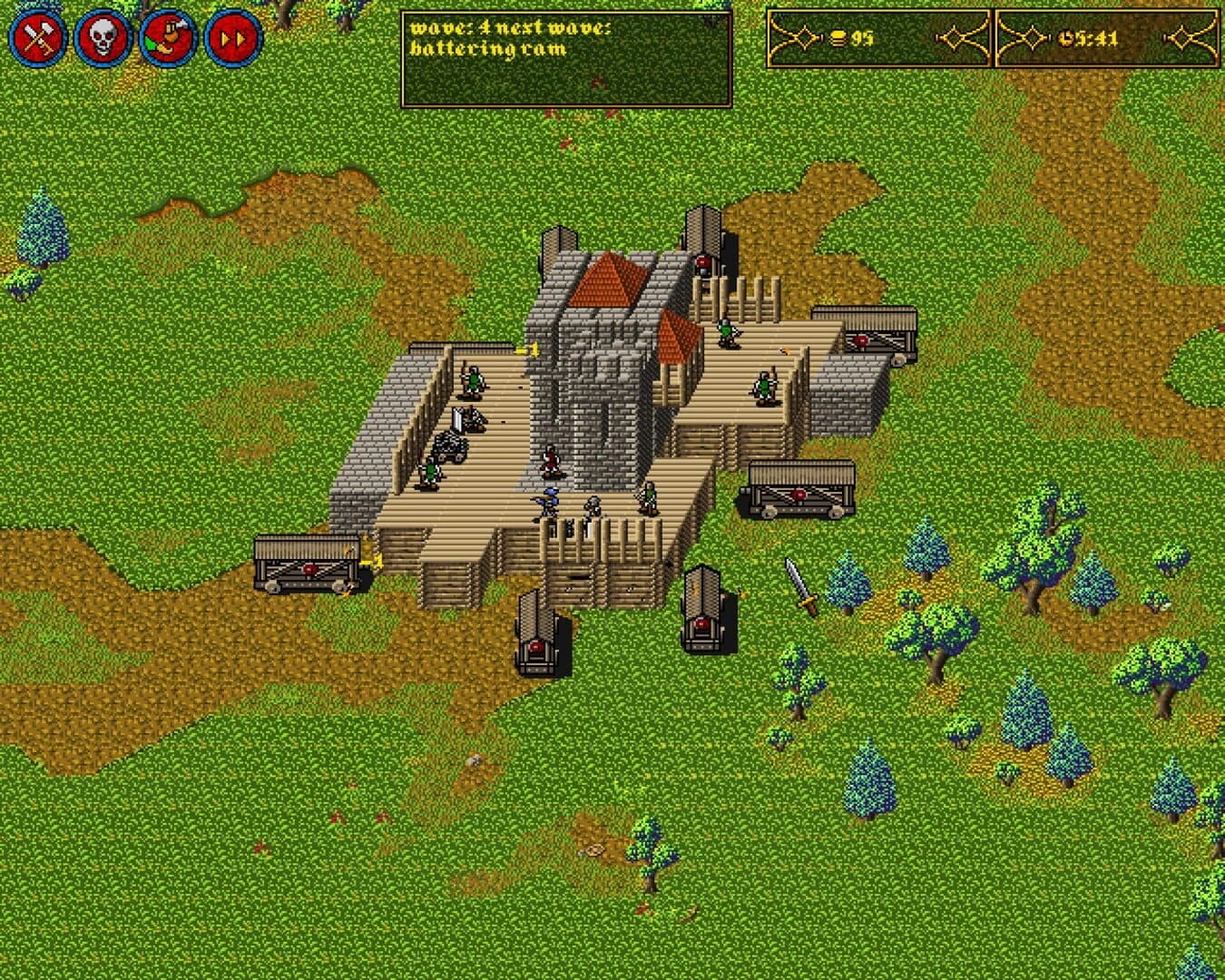Click the horn-and-boot unit icon
This screenshot has height=980, width=1225.
(167, 34)
